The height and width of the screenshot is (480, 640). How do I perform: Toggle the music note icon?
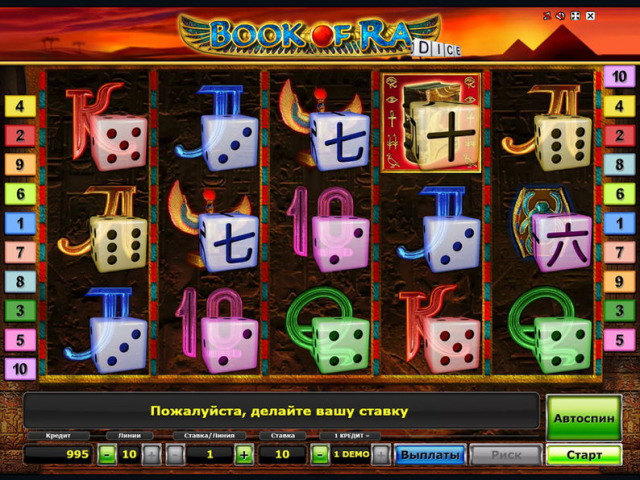pos(548,16)
